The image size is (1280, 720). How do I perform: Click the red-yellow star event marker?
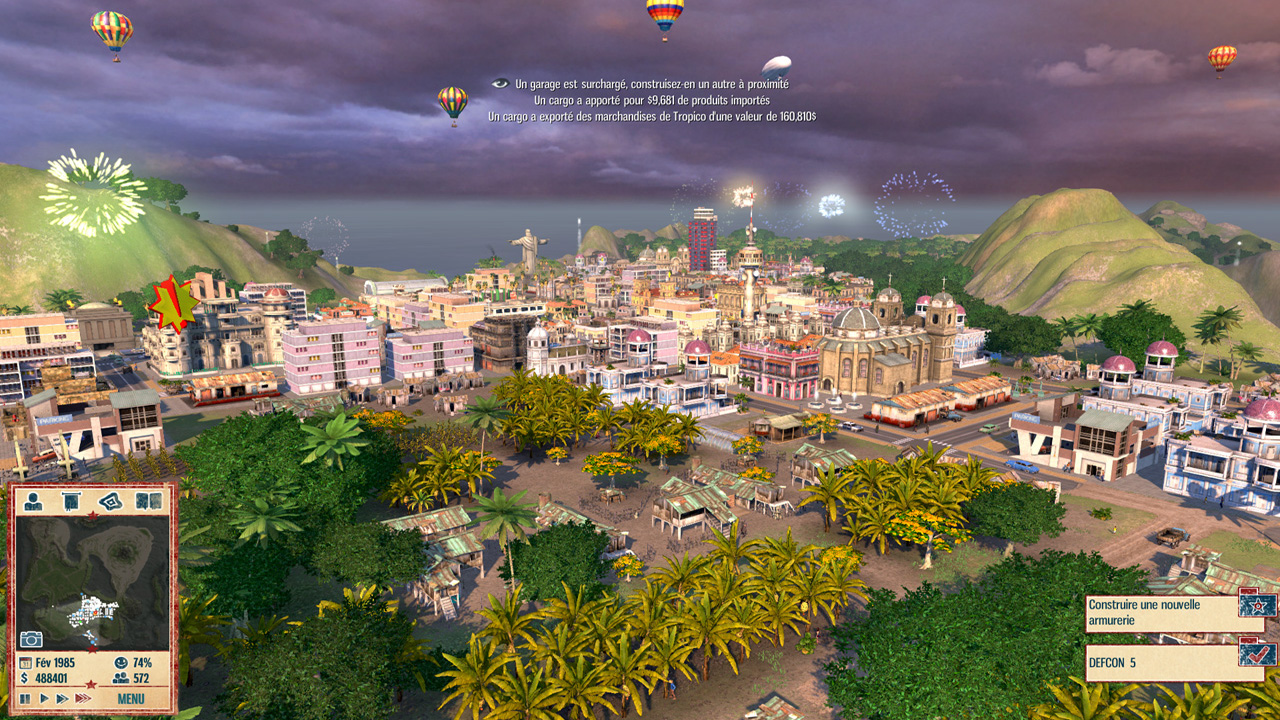(173, 304)
